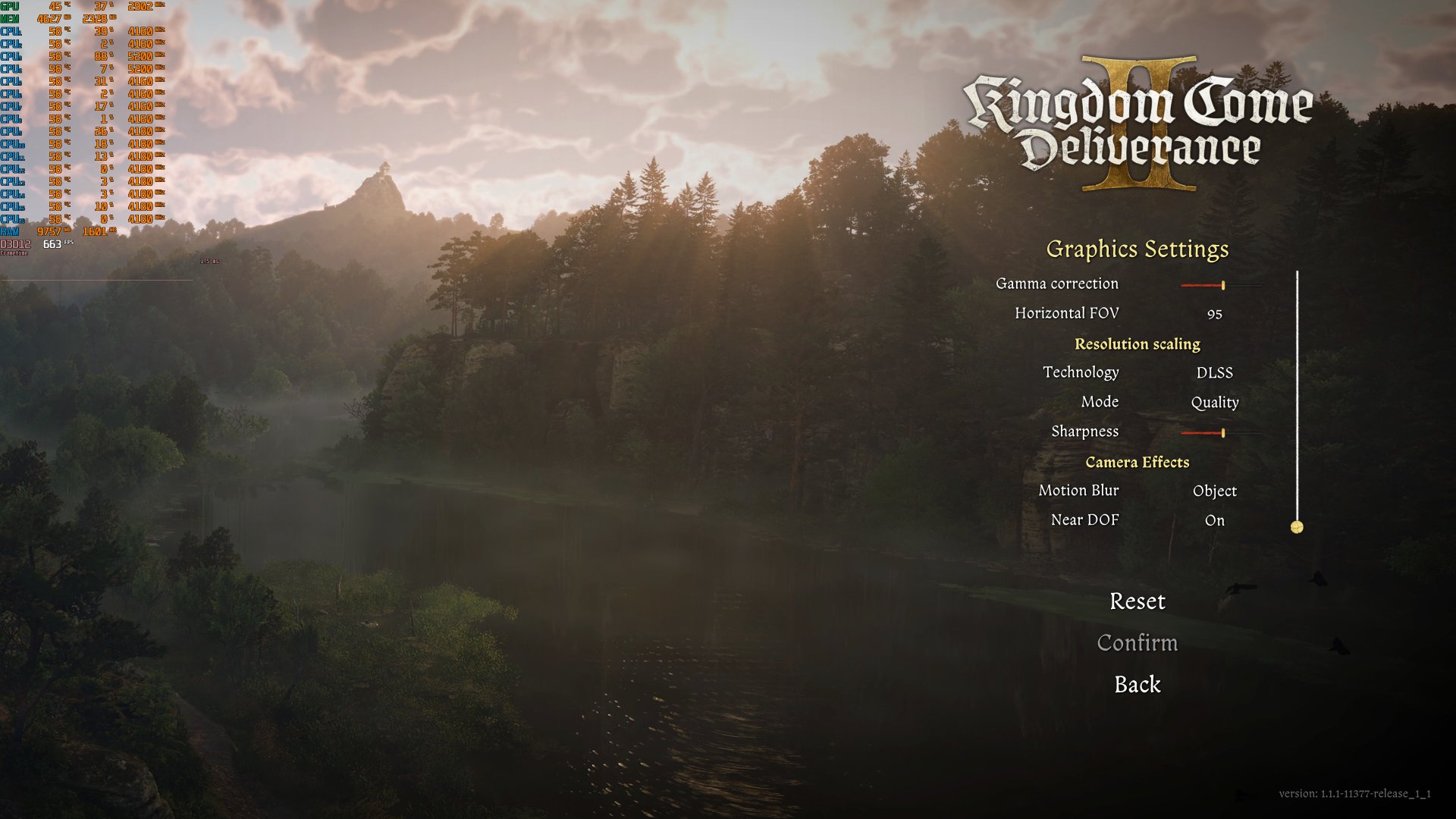The width and height of the screenshot is (1456, 819).
Task: Open the Motion Blur setting showing Object
Action: click(x=1214, y=491)
